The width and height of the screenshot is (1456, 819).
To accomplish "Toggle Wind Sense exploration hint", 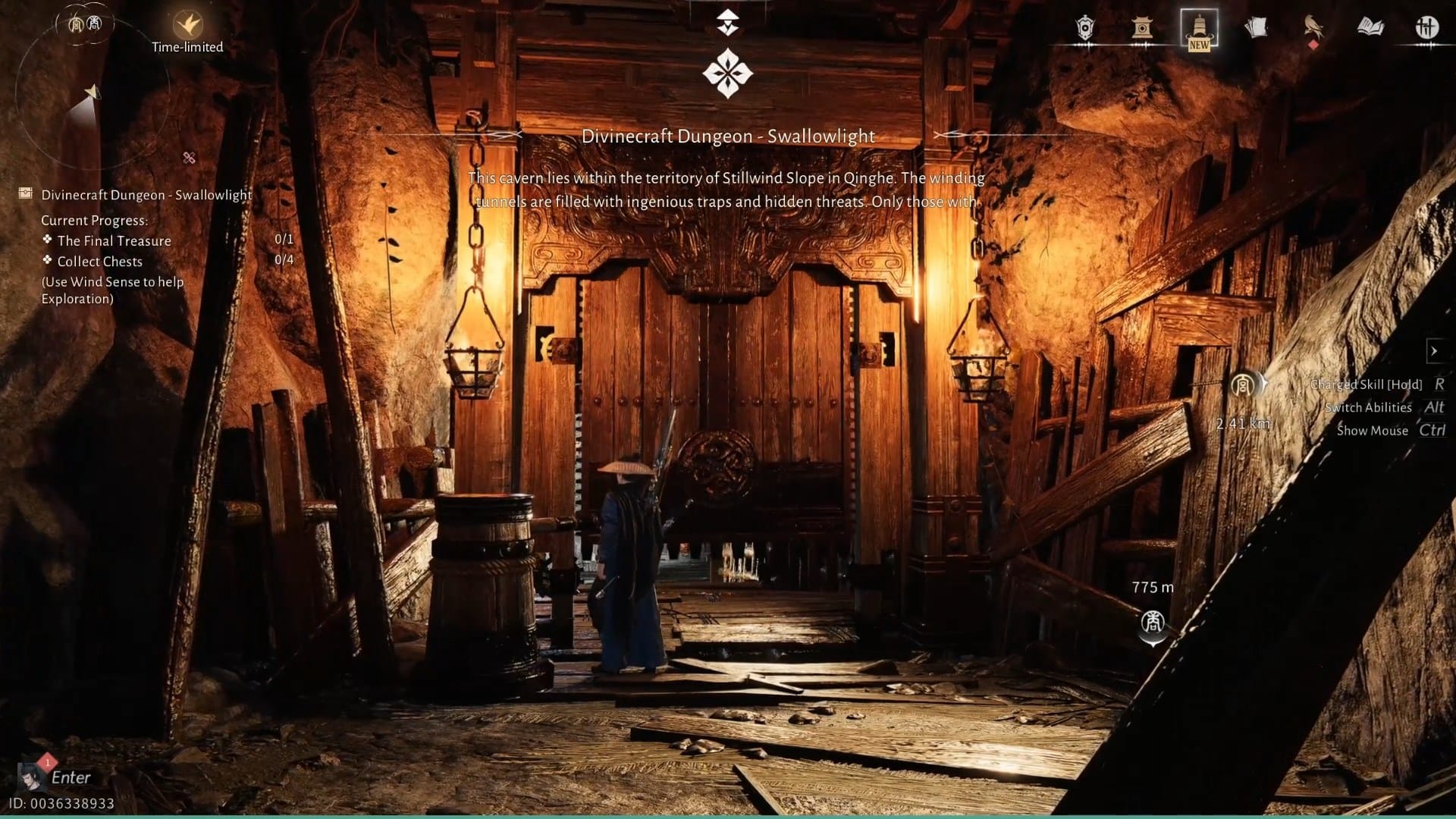I will pos(112,290).
